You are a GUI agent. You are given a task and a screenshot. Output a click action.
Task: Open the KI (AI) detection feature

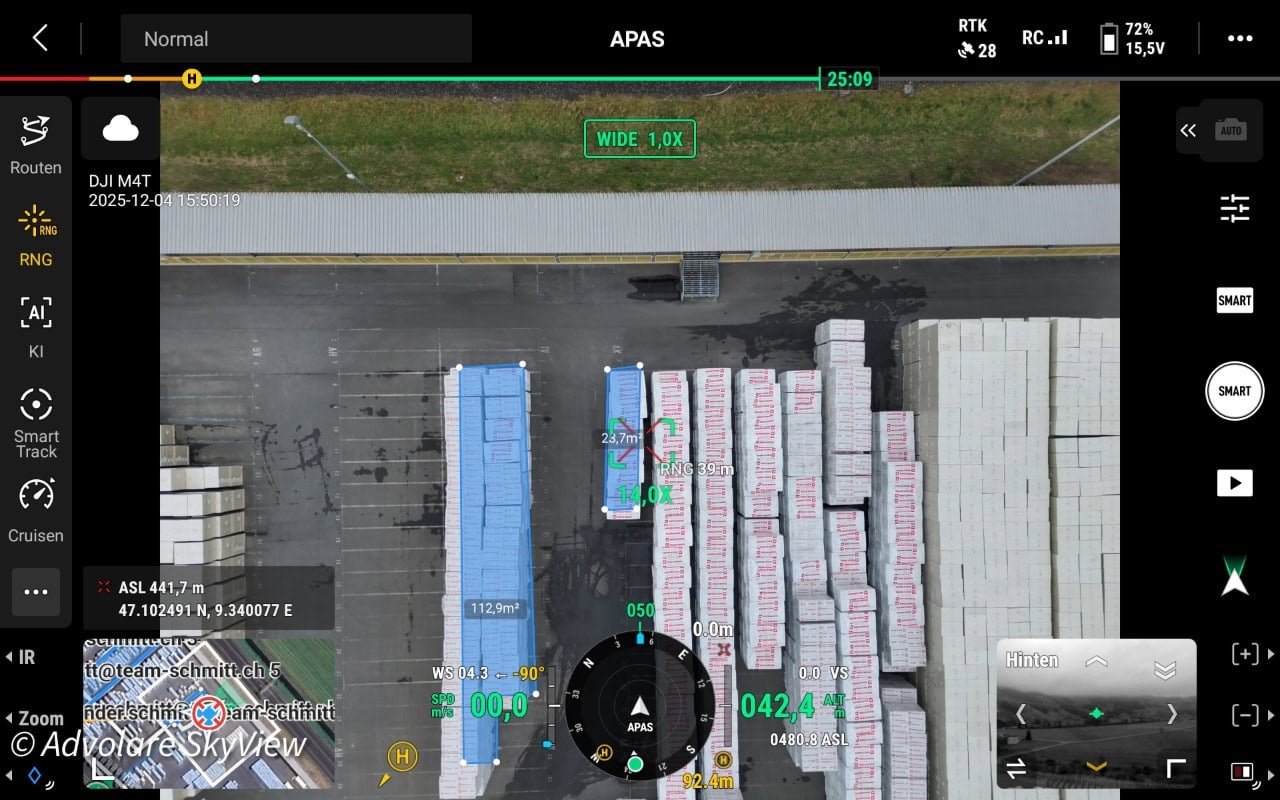pos(35,327)
